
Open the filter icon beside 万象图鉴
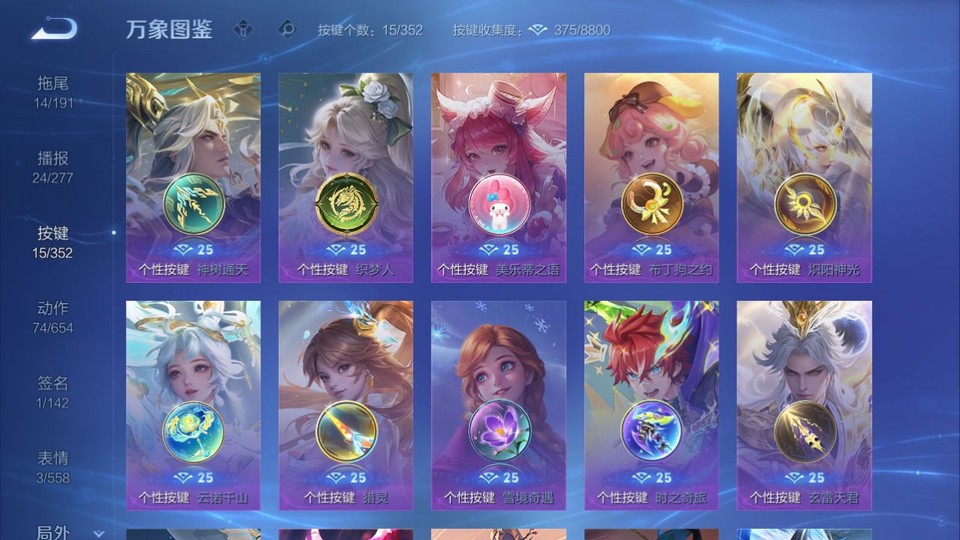click(x=243, y=29)
